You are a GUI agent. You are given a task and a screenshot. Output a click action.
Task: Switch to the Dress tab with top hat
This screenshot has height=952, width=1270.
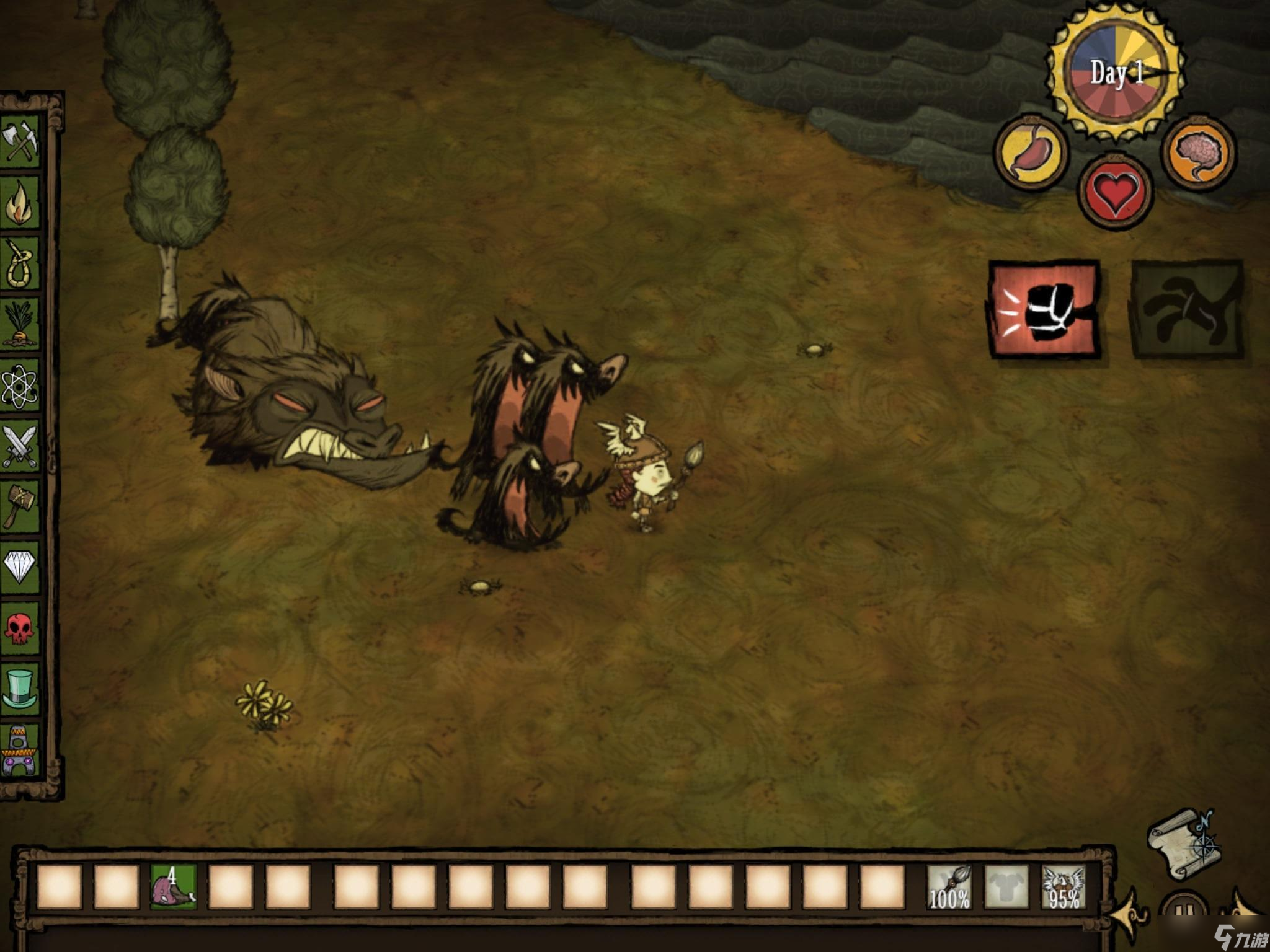[20, 688]
